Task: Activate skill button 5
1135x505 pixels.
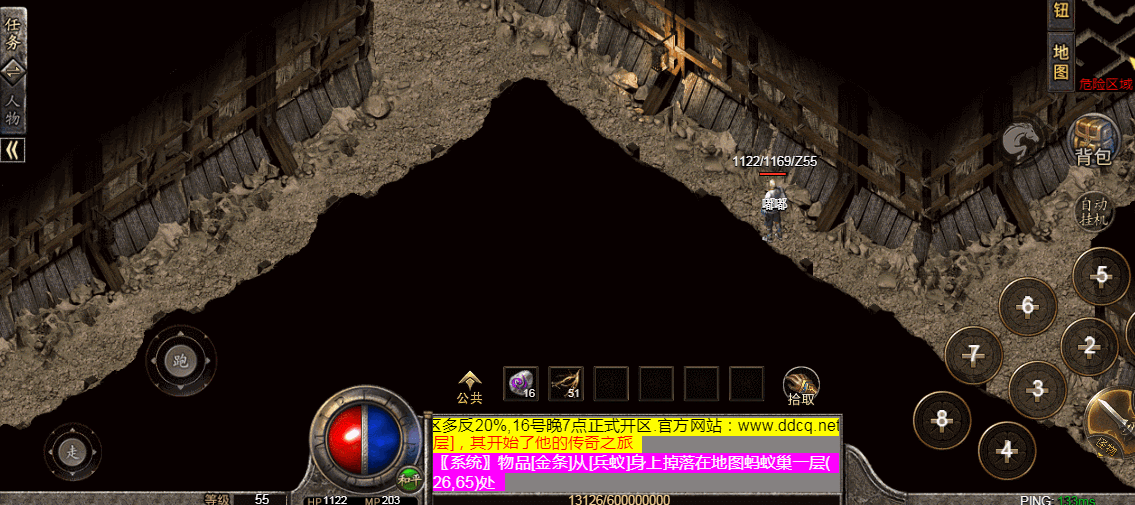Action: point(1101,275)
